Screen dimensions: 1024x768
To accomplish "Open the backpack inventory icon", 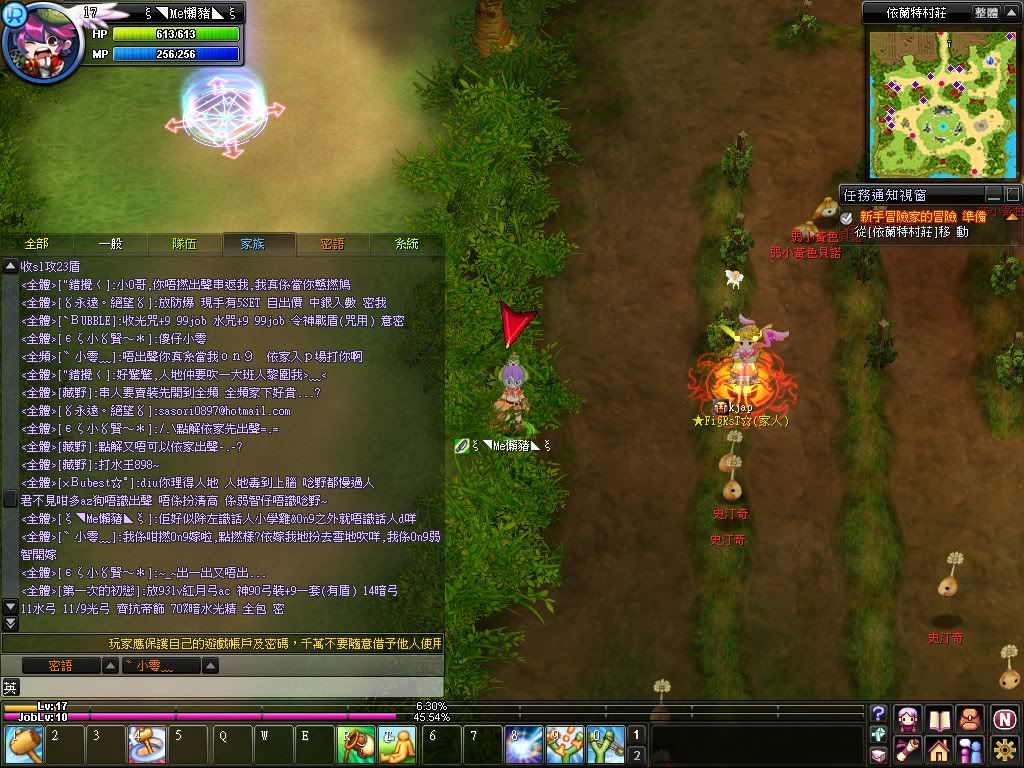I will (x=969, y=718).
